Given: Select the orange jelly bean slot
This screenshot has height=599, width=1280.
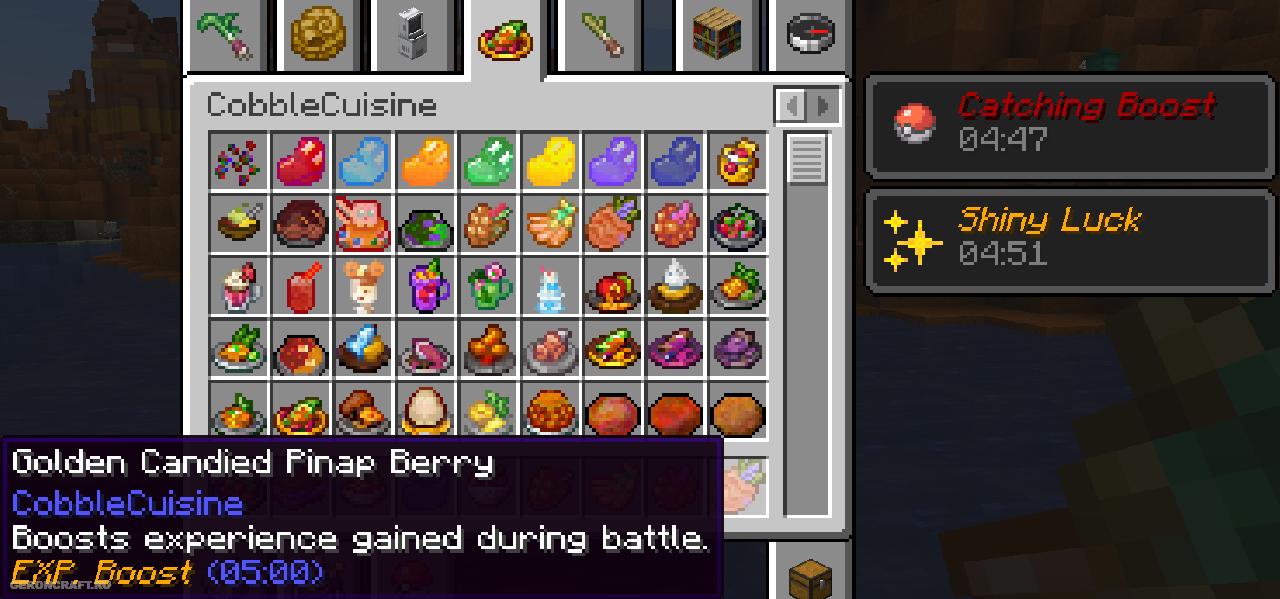Looking at the screenshot, I should (425, 161).
